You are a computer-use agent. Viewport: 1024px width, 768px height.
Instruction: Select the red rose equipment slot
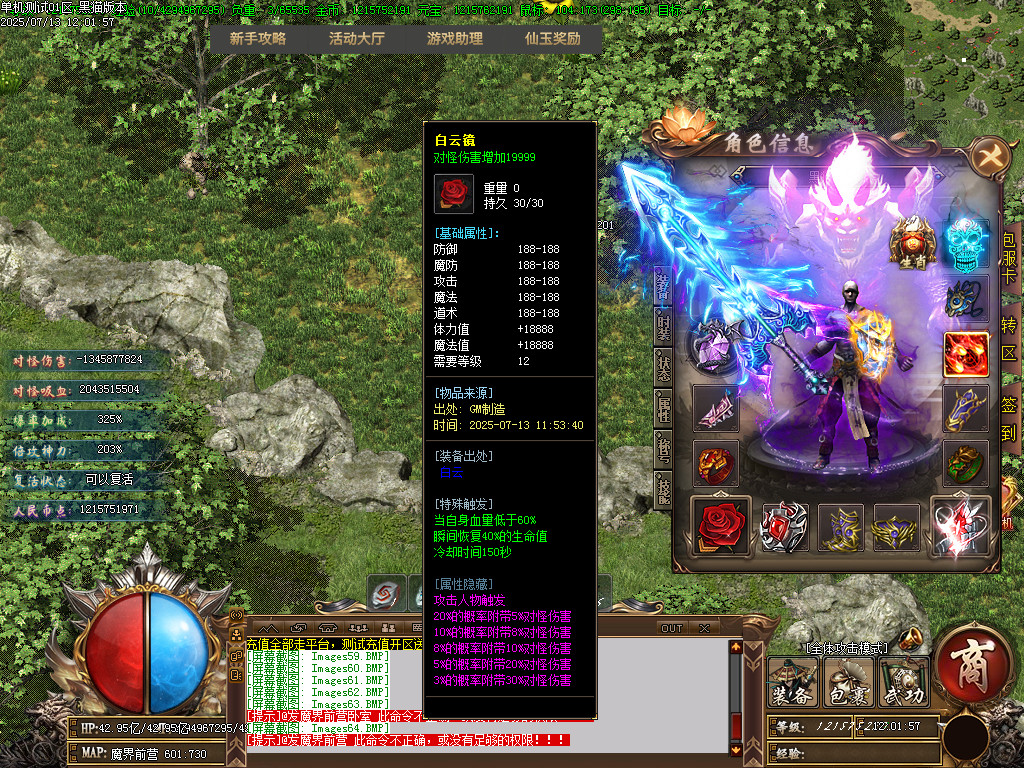pyautogui.click(x=718, y=525)
